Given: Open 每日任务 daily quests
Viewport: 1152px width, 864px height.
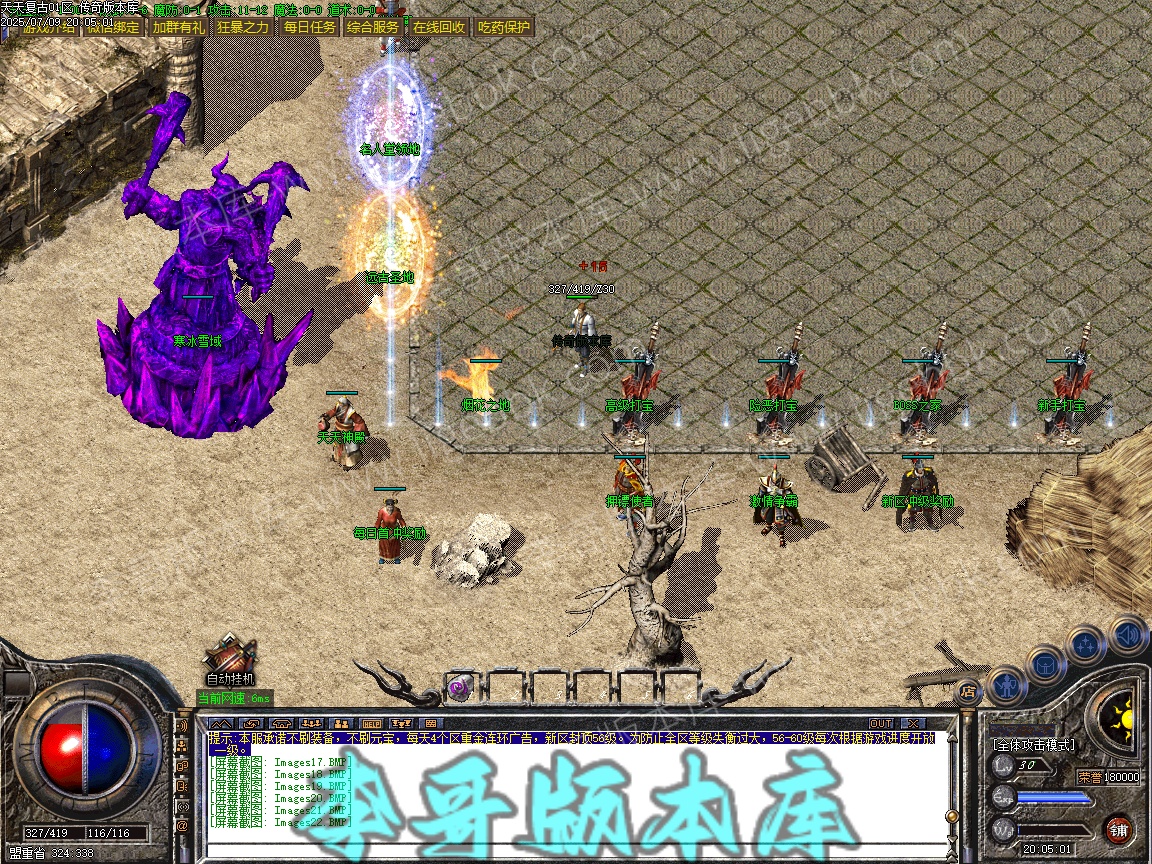Looking at the screenshot, I should tap(308, 27).
